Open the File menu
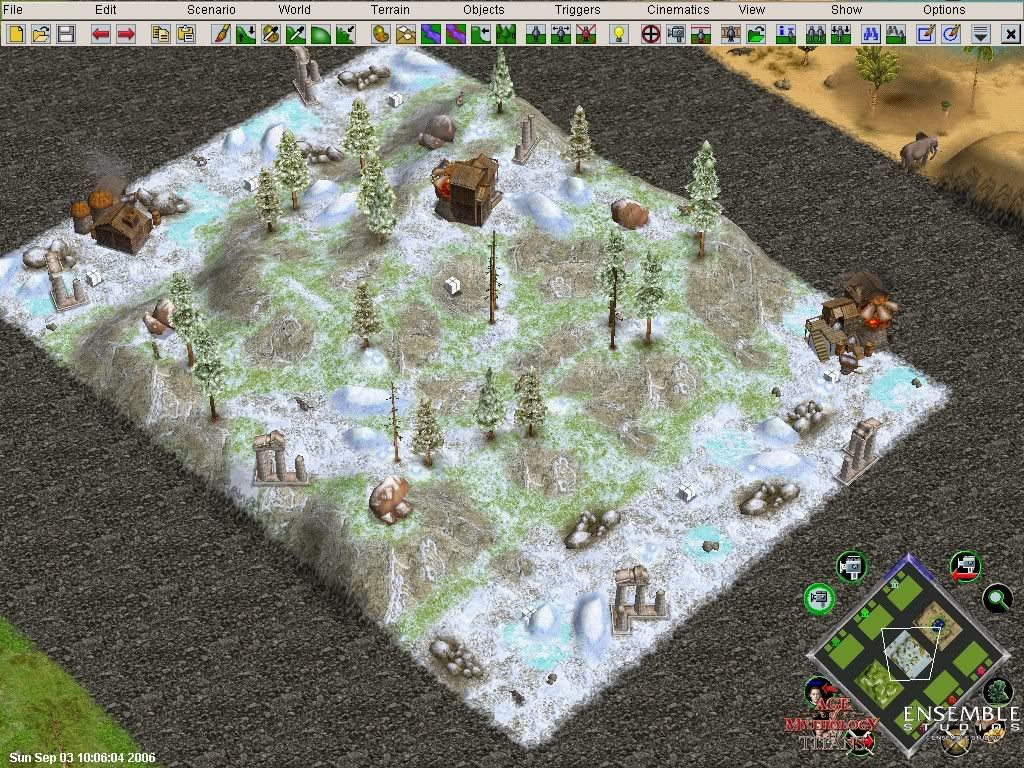The height and width of the screenshot is (768, 1024). 13,10
